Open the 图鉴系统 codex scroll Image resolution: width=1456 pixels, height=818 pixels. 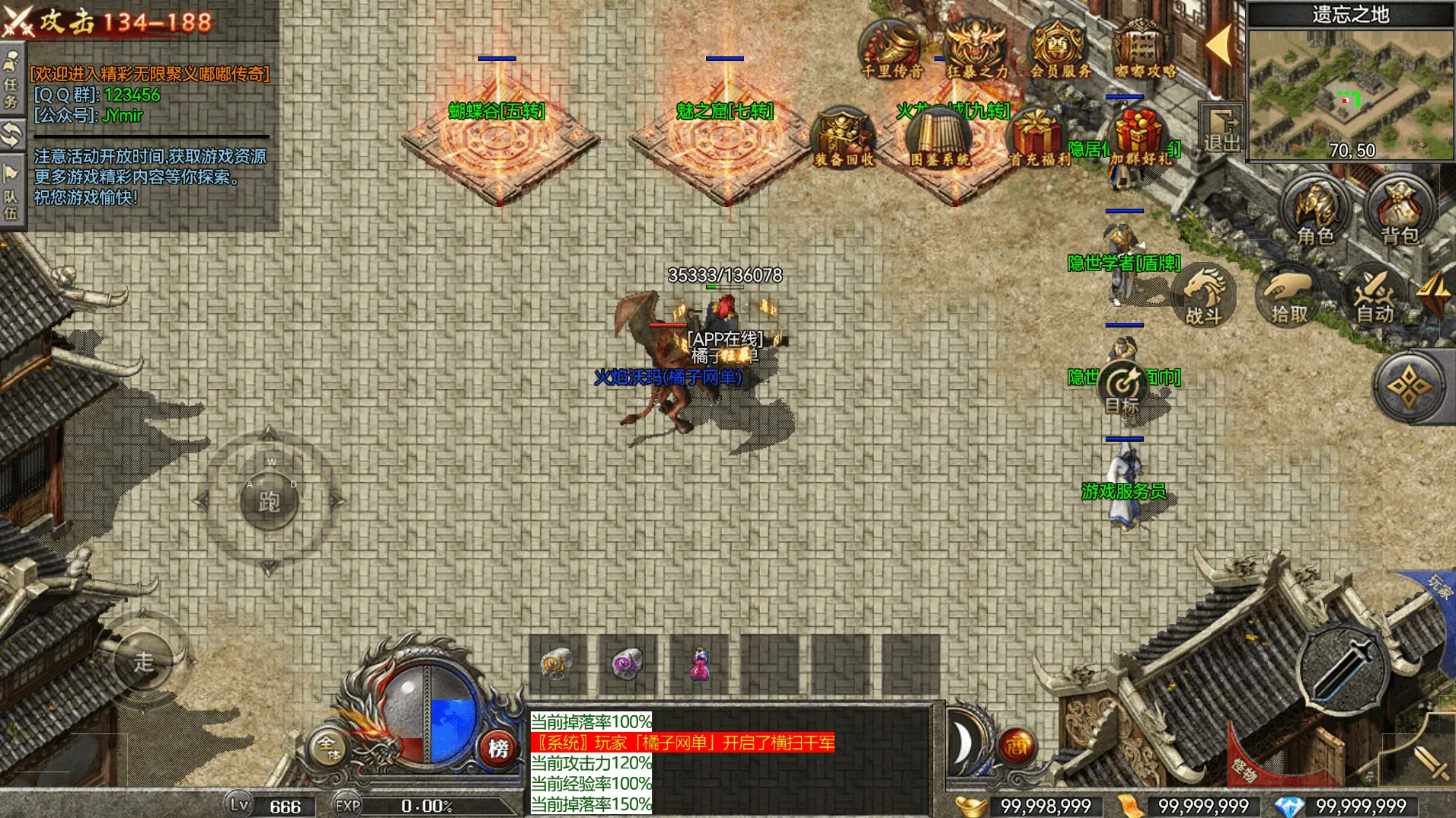[x=940, y=137]
